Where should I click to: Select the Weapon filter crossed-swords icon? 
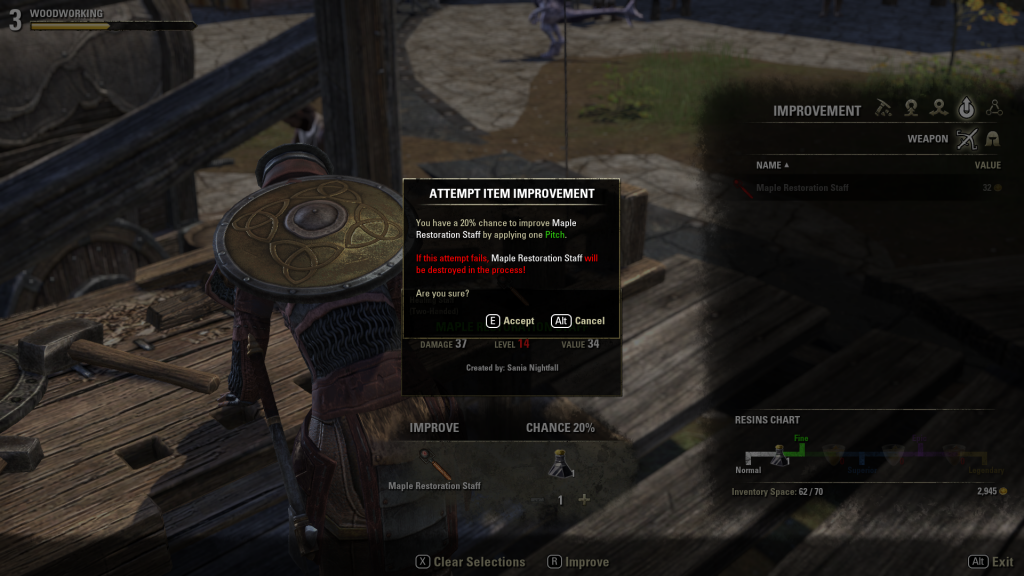click(x=965, y=139)
